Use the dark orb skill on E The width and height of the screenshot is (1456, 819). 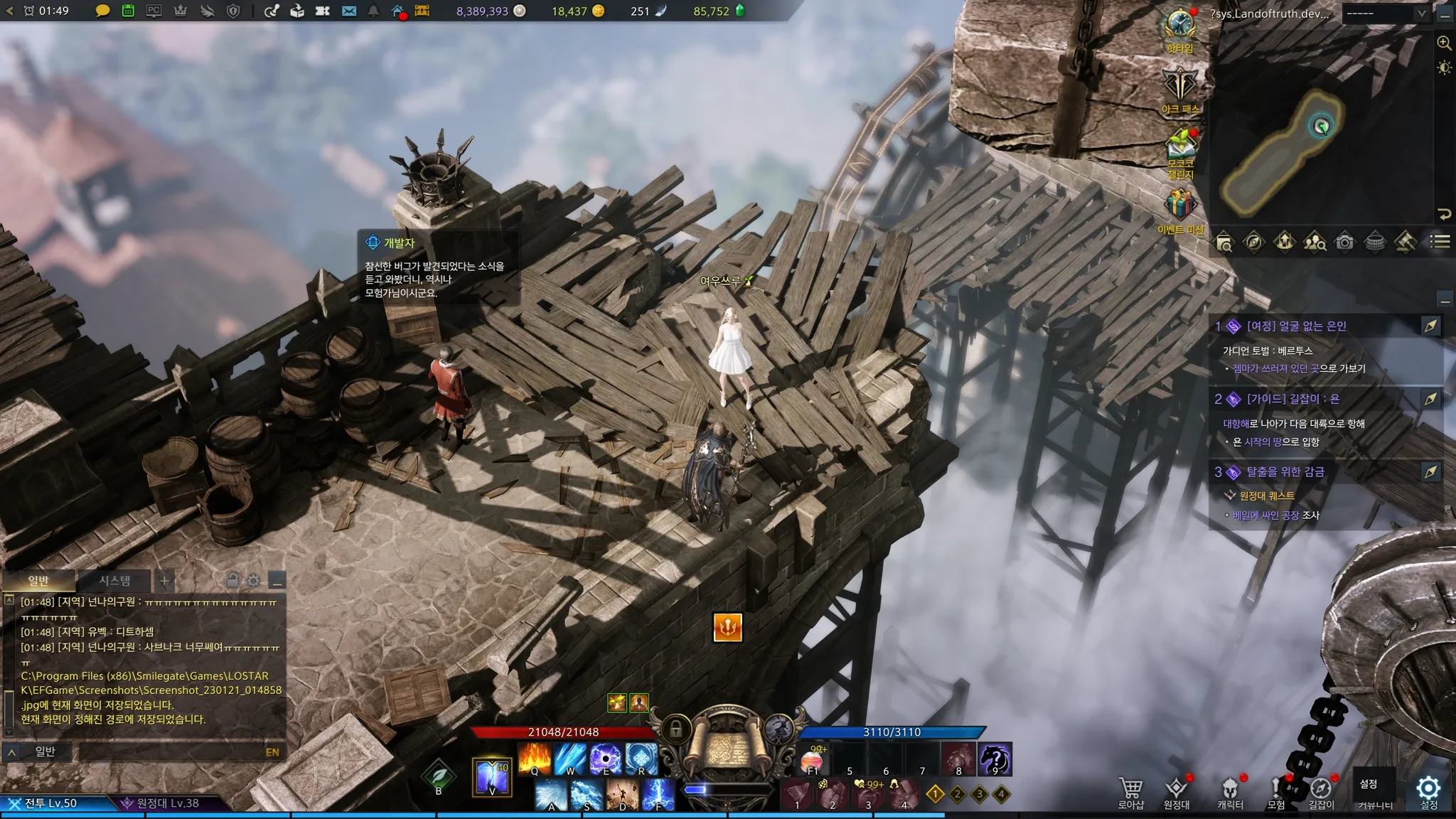tap(606, 759)
